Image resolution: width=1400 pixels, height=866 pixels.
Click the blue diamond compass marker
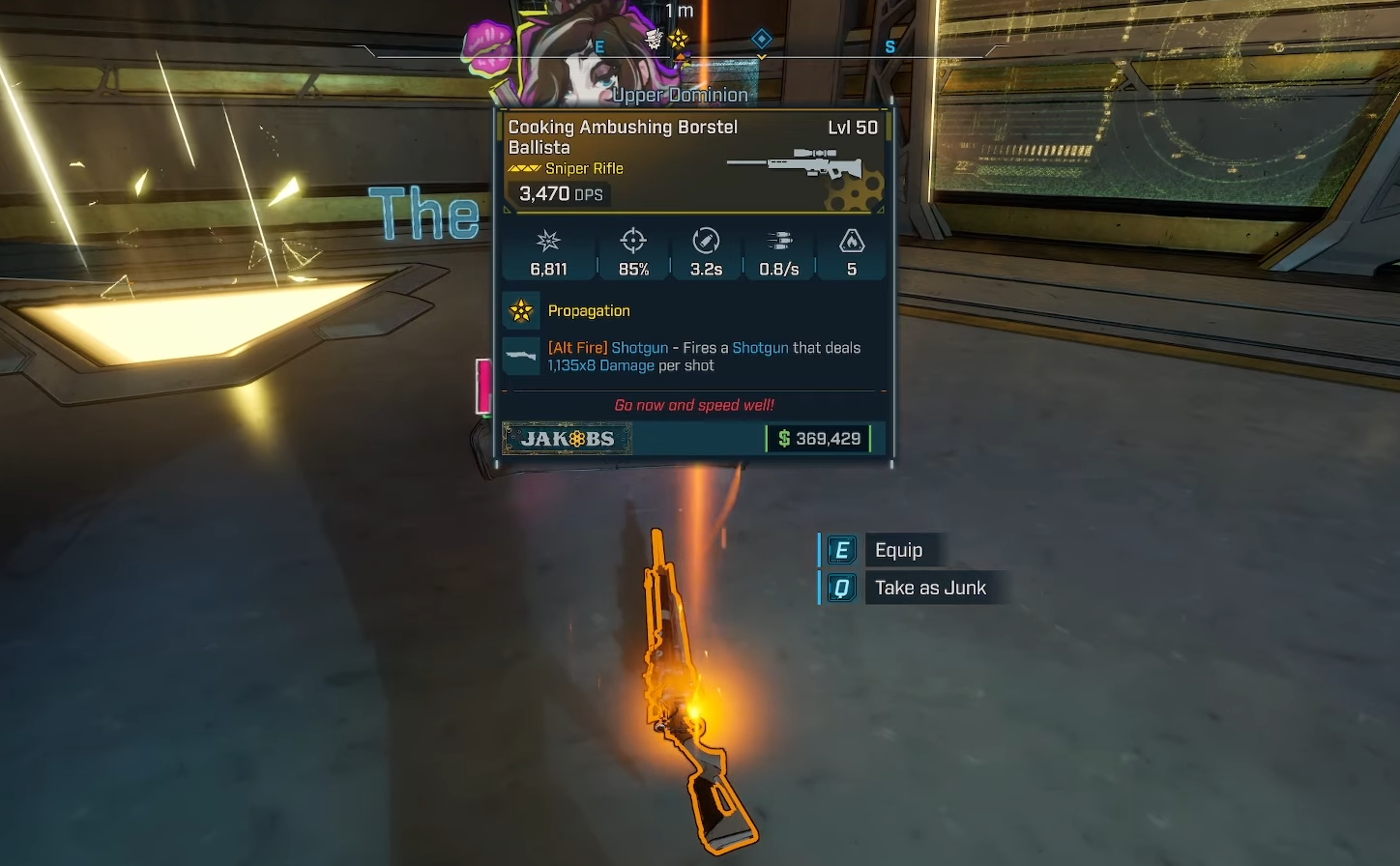pyautogui.click(x=762, y=39)
